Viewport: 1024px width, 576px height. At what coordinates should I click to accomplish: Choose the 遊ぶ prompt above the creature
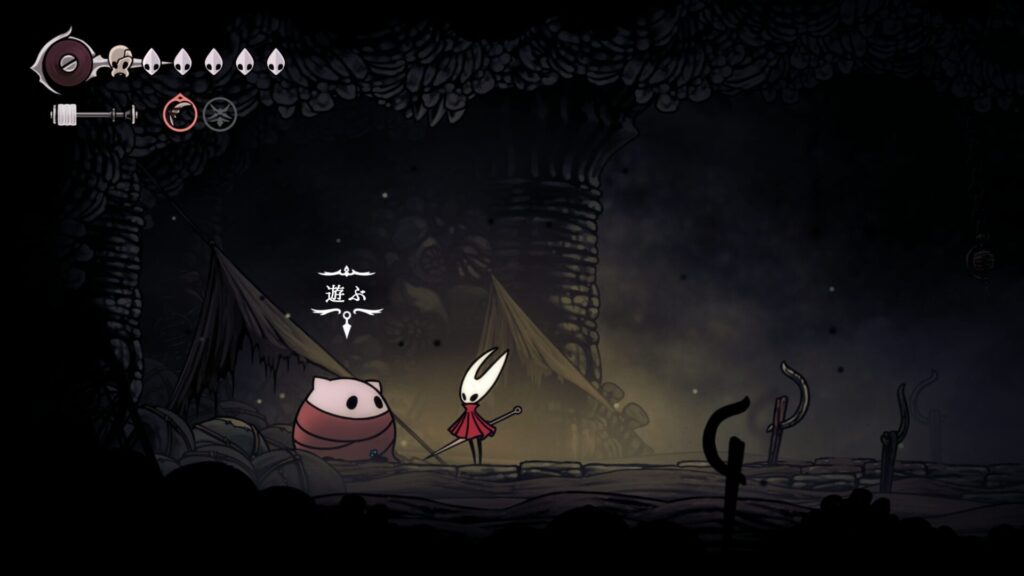coord(346,295)
